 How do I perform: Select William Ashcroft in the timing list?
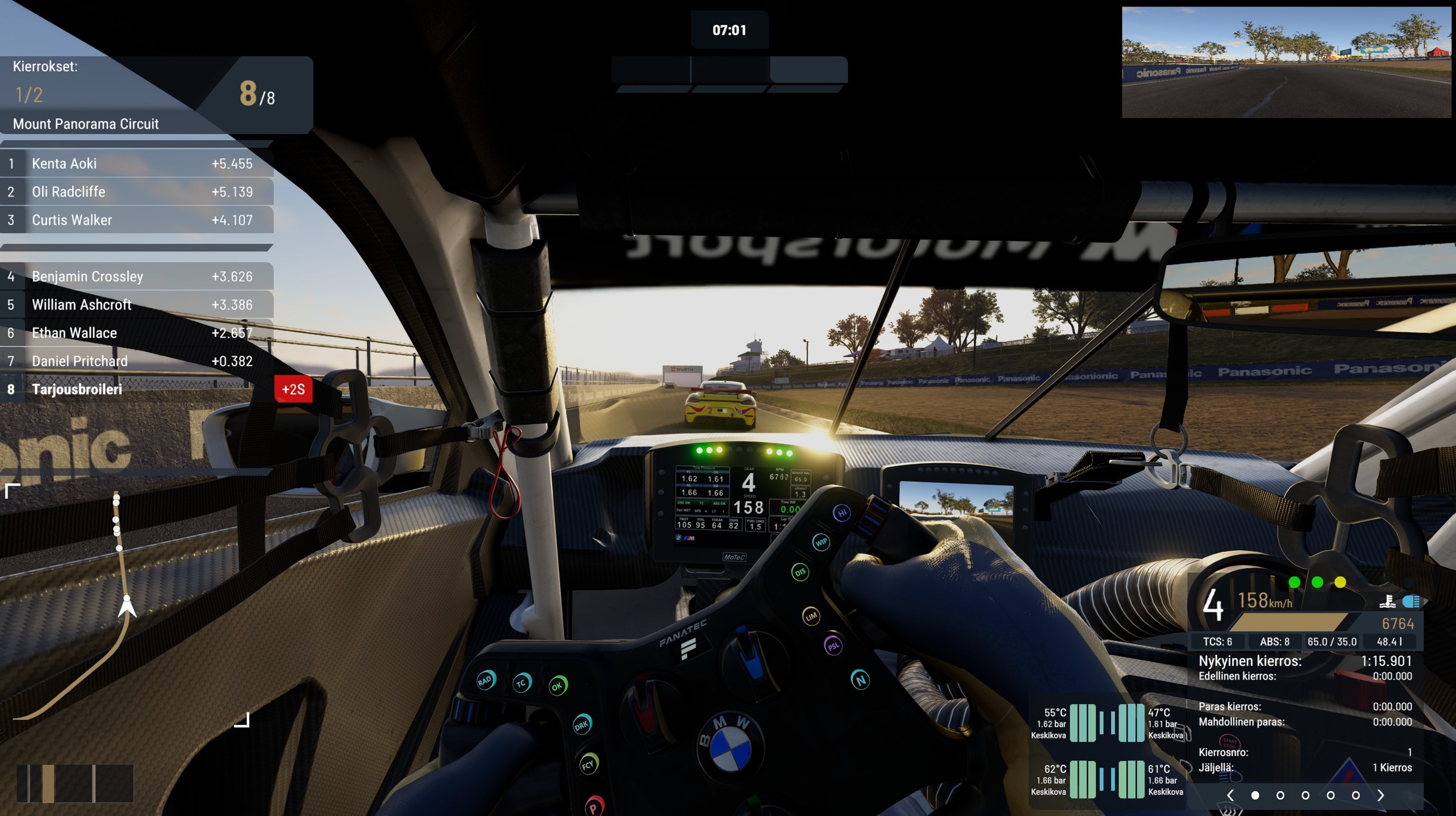pos(137,305)
